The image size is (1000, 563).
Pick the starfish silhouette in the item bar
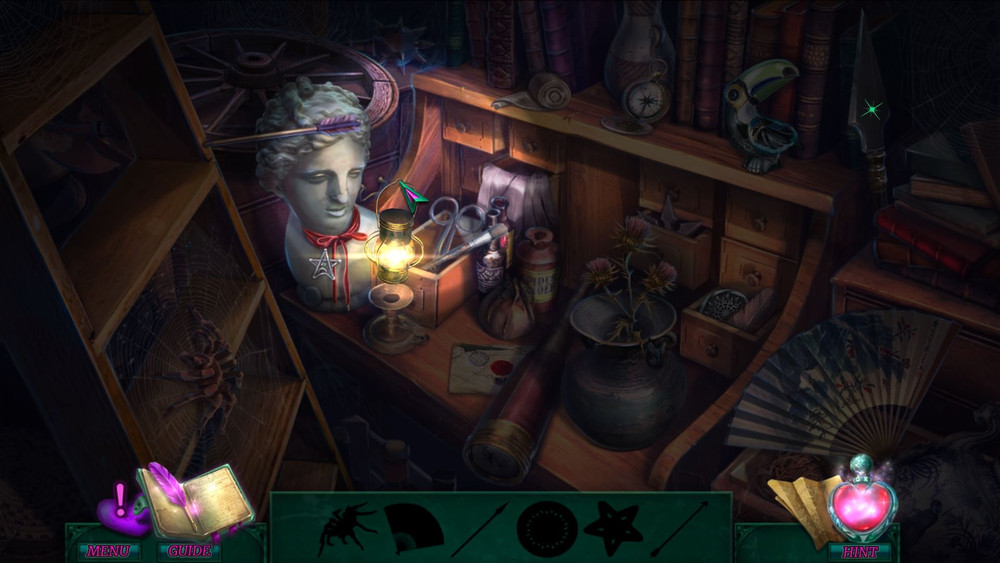[x=612, y=528]
